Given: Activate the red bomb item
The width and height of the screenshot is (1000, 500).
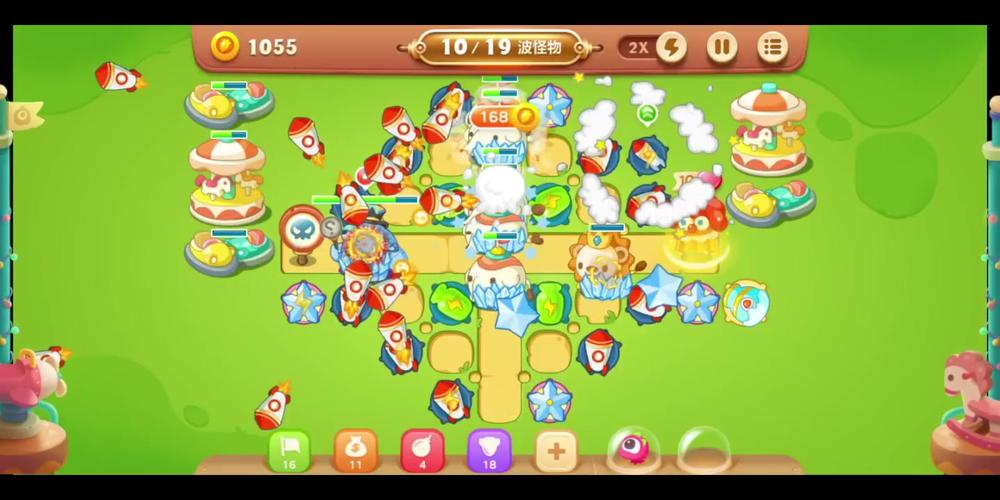Looking at the screenshot, I should point(422,450).
